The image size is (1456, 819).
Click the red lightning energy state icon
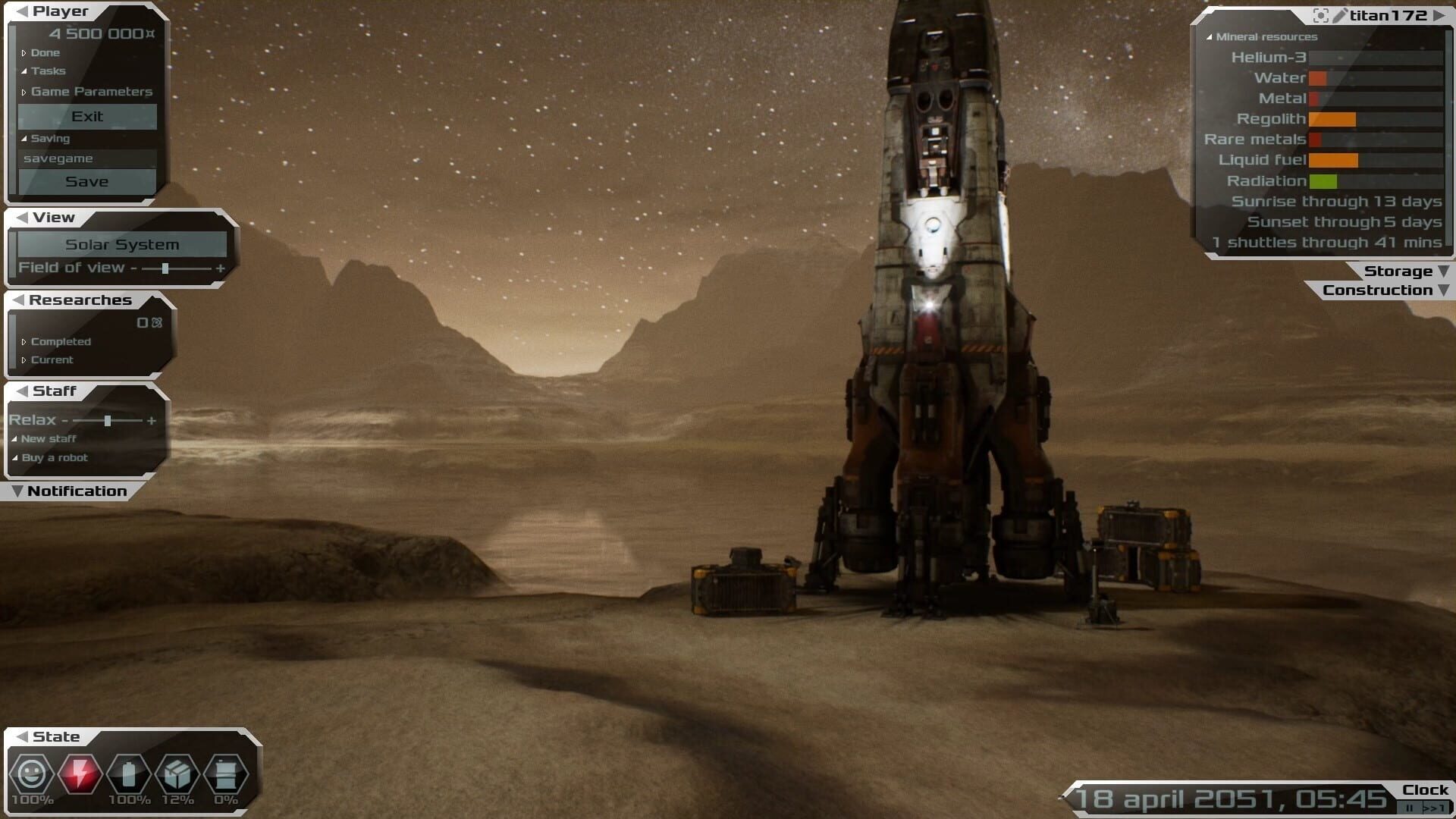click(x=80, y=774)
